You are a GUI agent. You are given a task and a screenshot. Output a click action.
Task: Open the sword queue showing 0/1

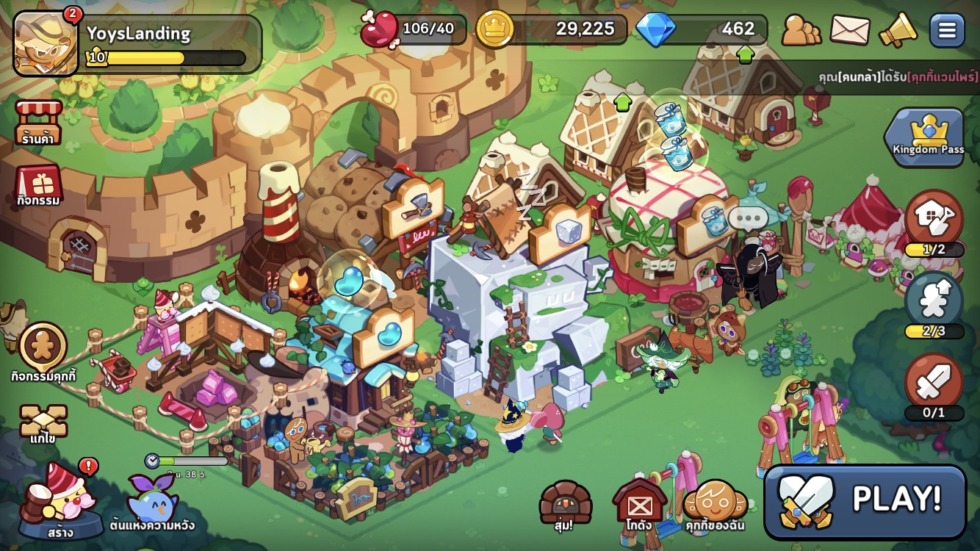(934, 385)
